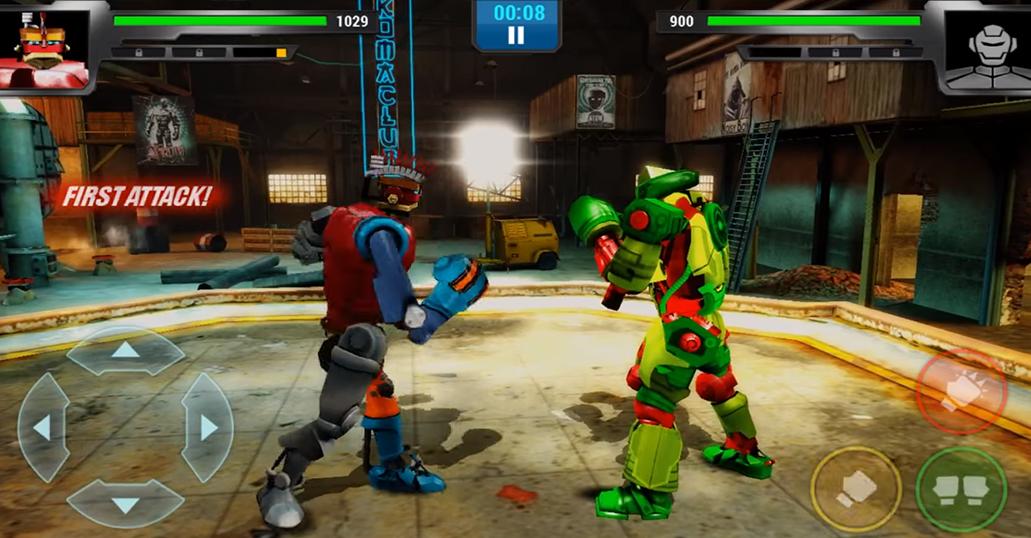Screen dimensions: 1031x538
Task: Move right with the d-pad right arrow
Action: (x=207, y=428)
